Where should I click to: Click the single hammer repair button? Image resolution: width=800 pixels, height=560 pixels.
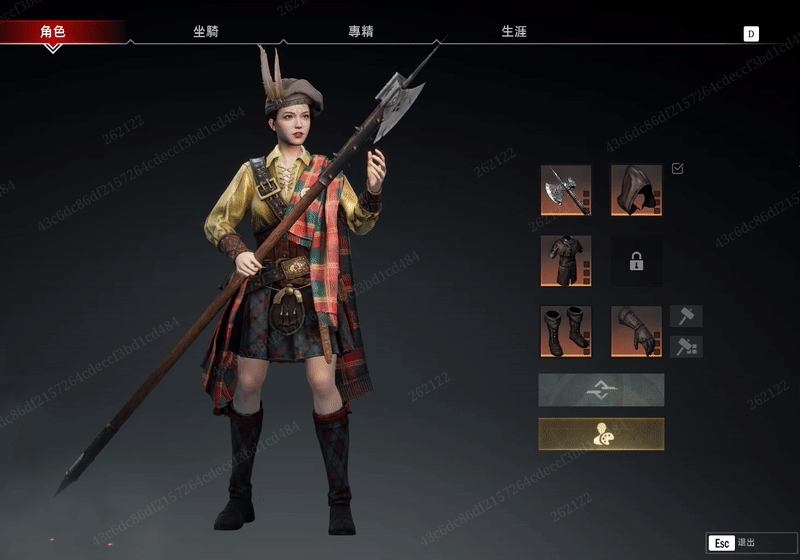point(686,317)
